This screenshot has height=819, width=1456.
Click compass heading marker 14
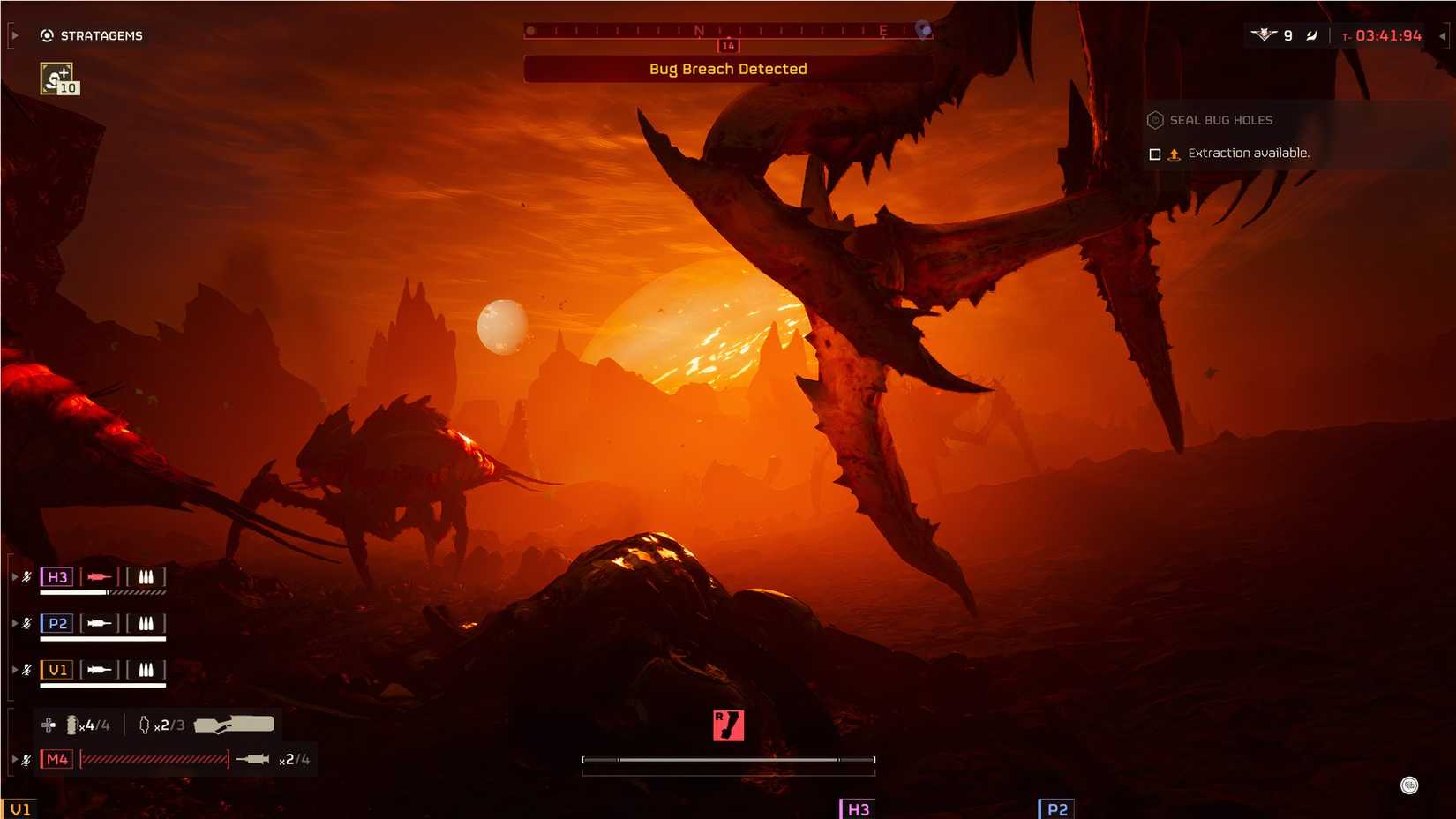727,45
